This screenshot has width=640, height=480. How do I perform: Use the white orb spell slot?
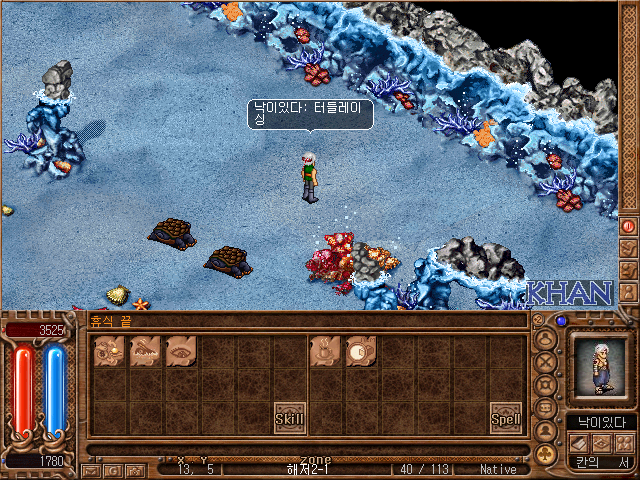point(361,350)
